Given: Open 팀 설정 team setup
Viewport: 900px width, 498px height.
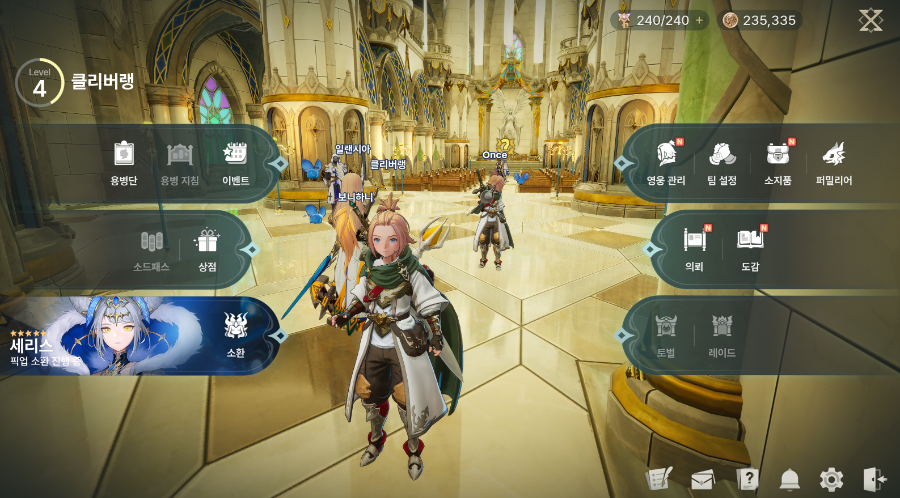Looking at the screenshot, I should pos(722,161).
